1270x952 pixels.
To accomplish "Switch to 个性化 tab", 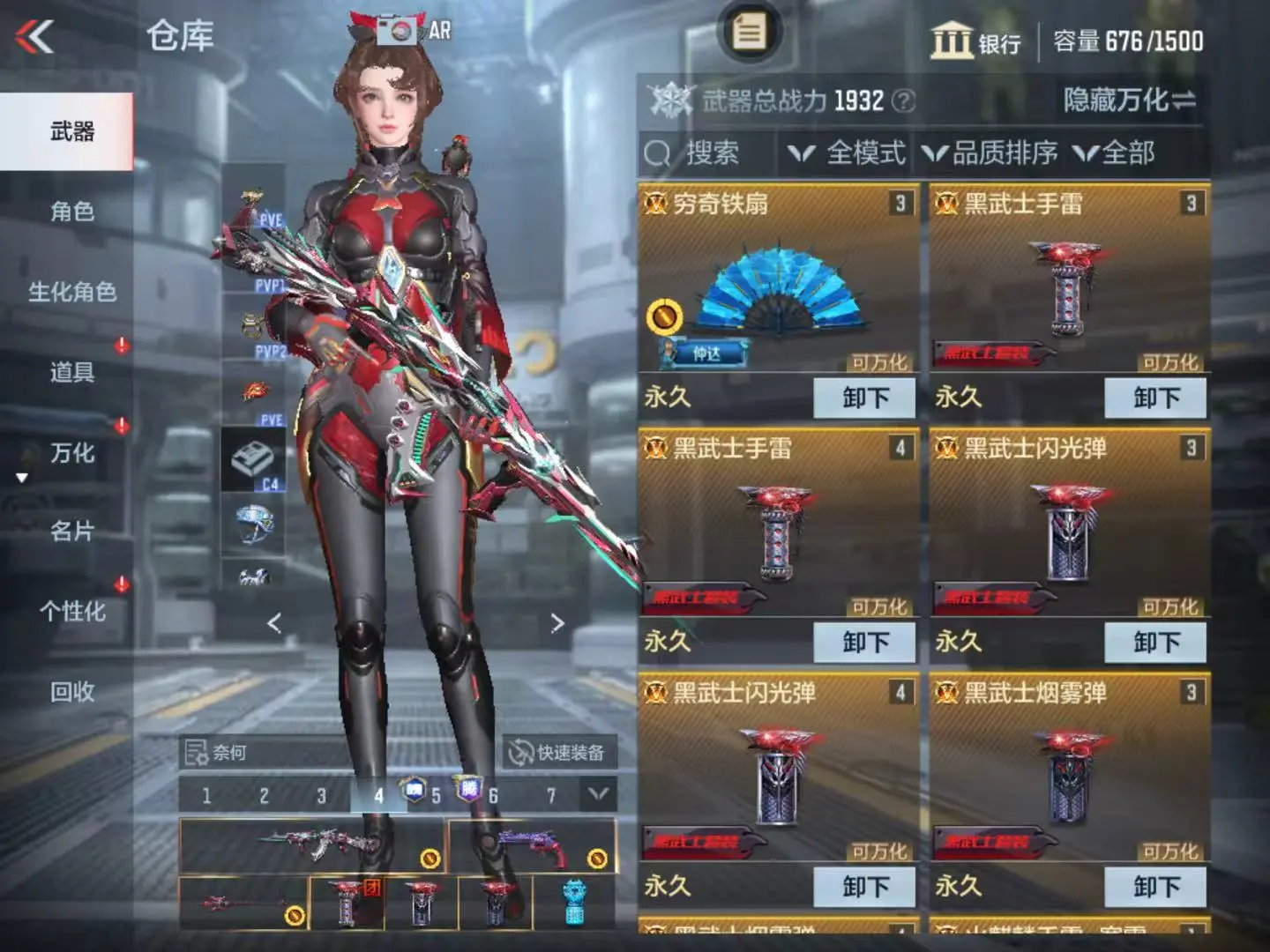I will (71, 612).
